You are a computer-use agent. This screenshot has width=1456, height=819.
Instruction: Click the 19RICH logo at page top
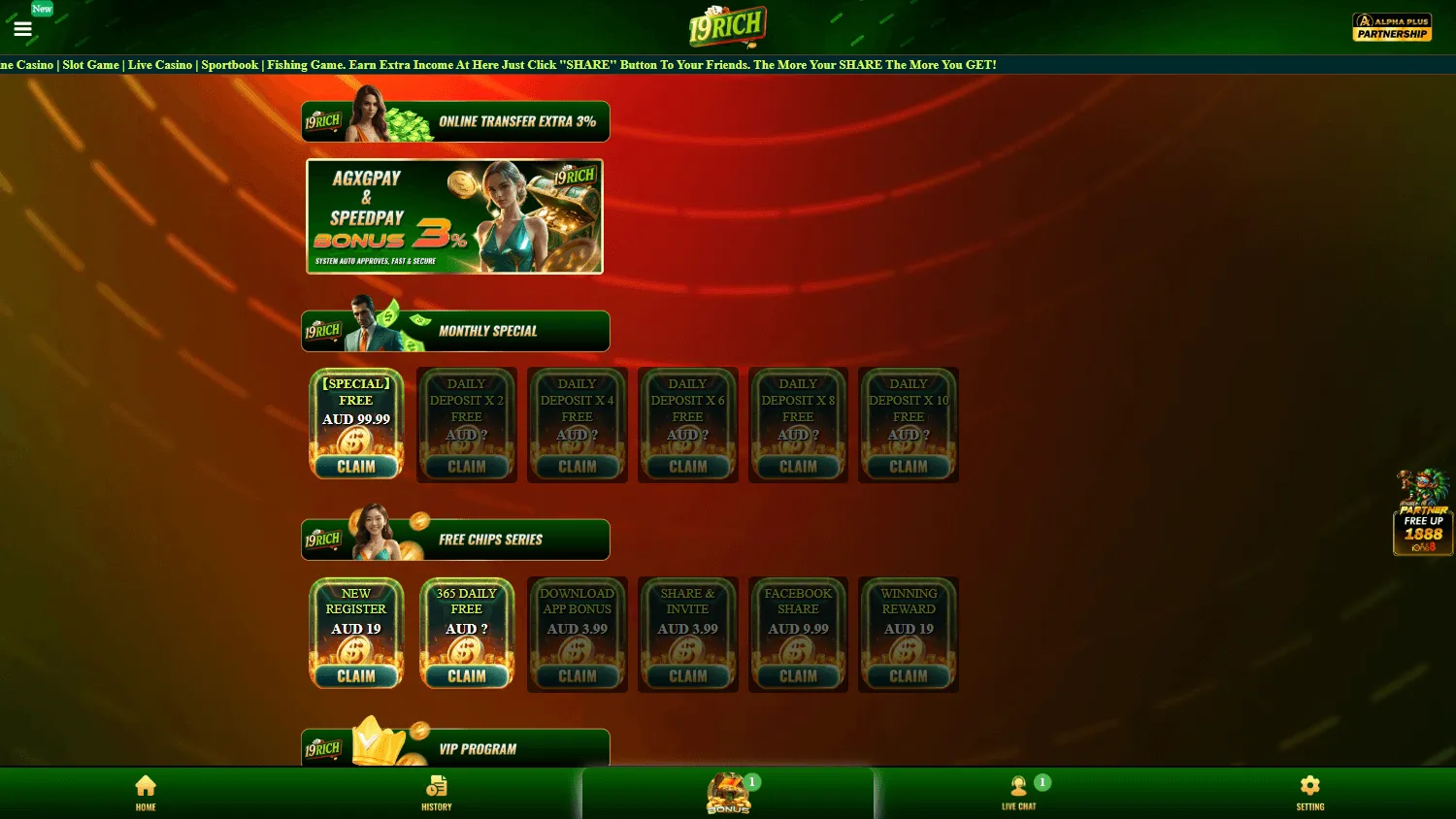[x=727, y=26]
